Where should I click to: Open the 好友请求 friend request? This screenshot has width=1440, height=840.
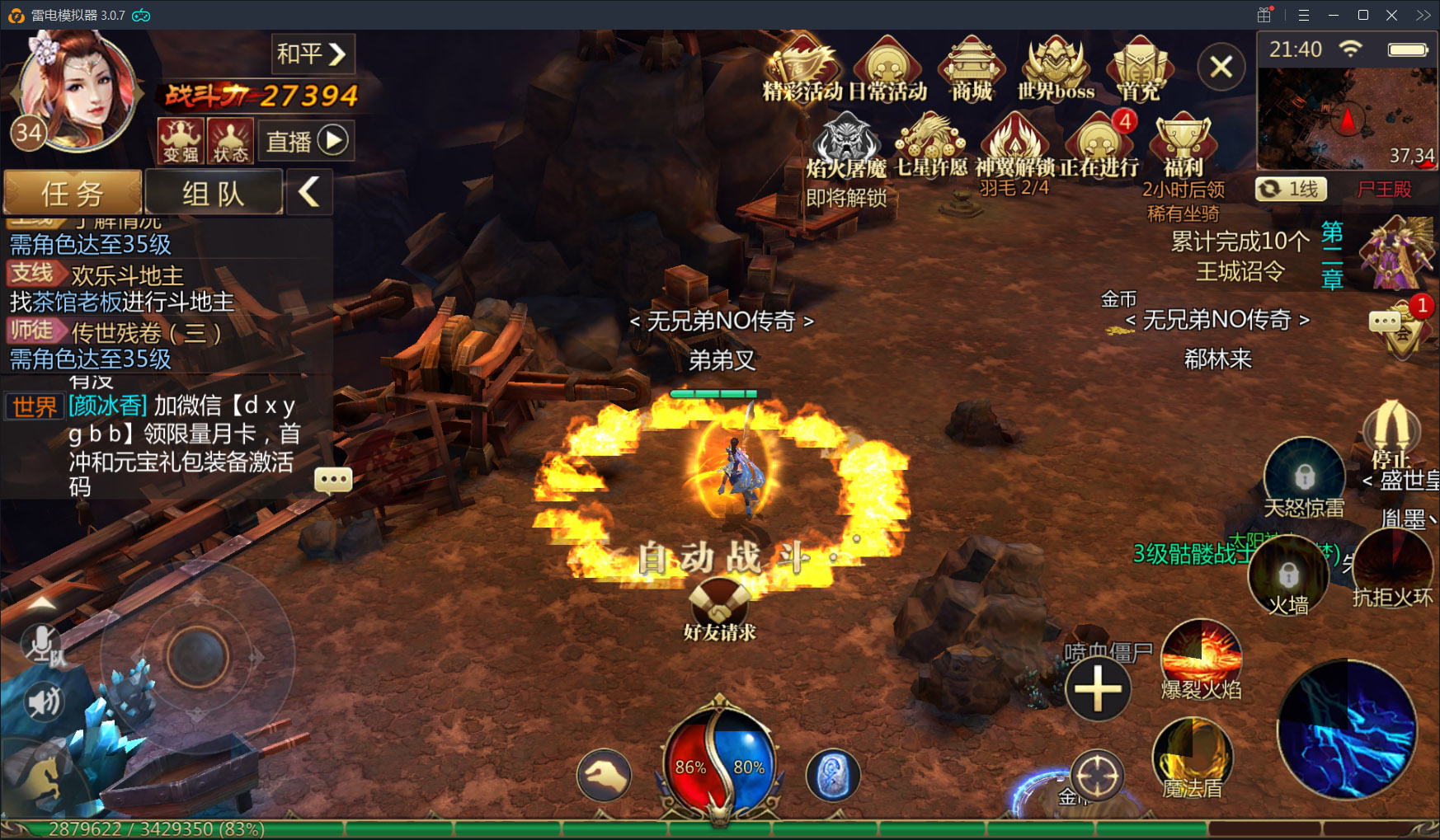point(719,610)
